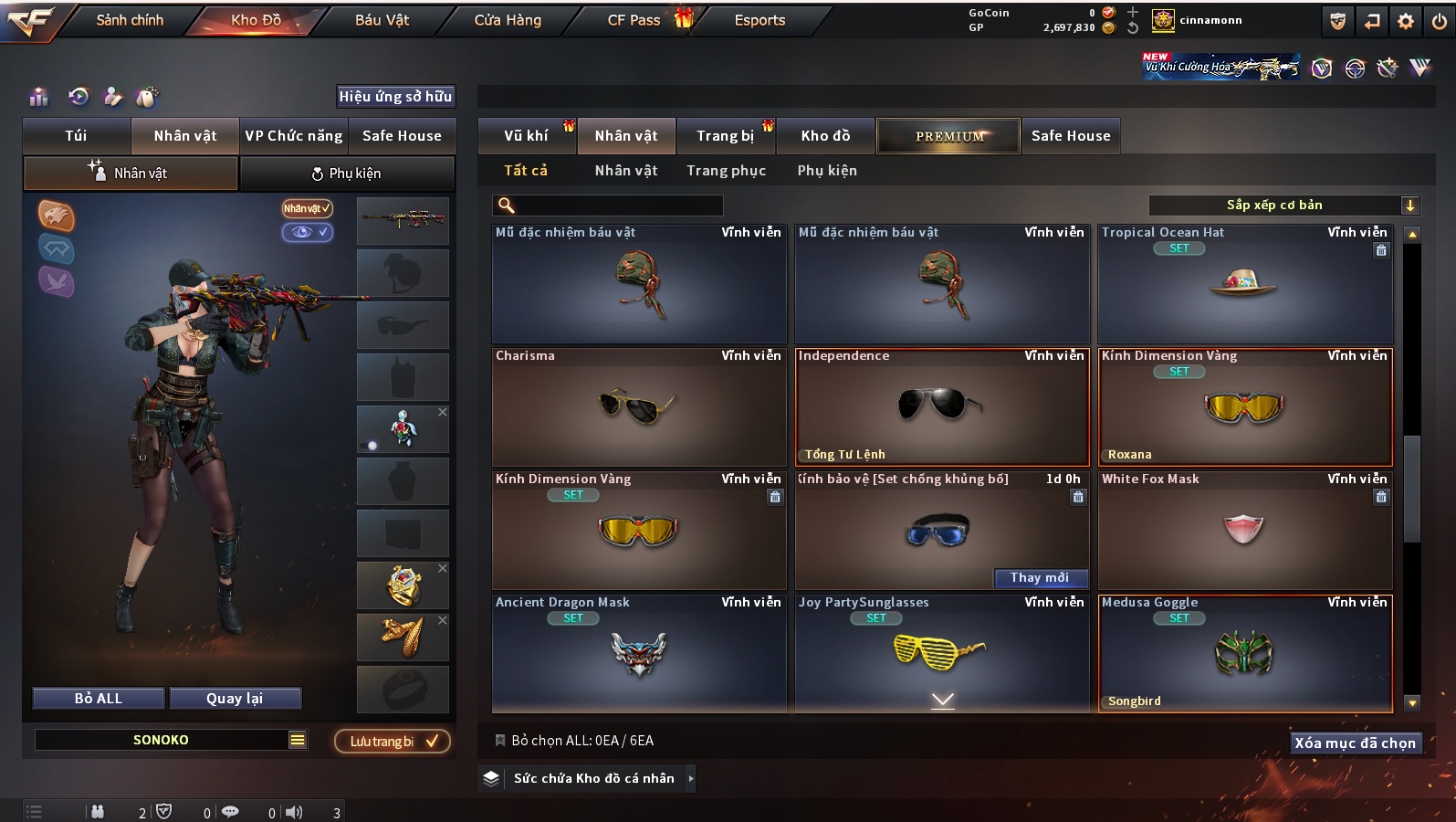
Task: Open the PREMIUM inventory tab
Action: coord(948,136)
